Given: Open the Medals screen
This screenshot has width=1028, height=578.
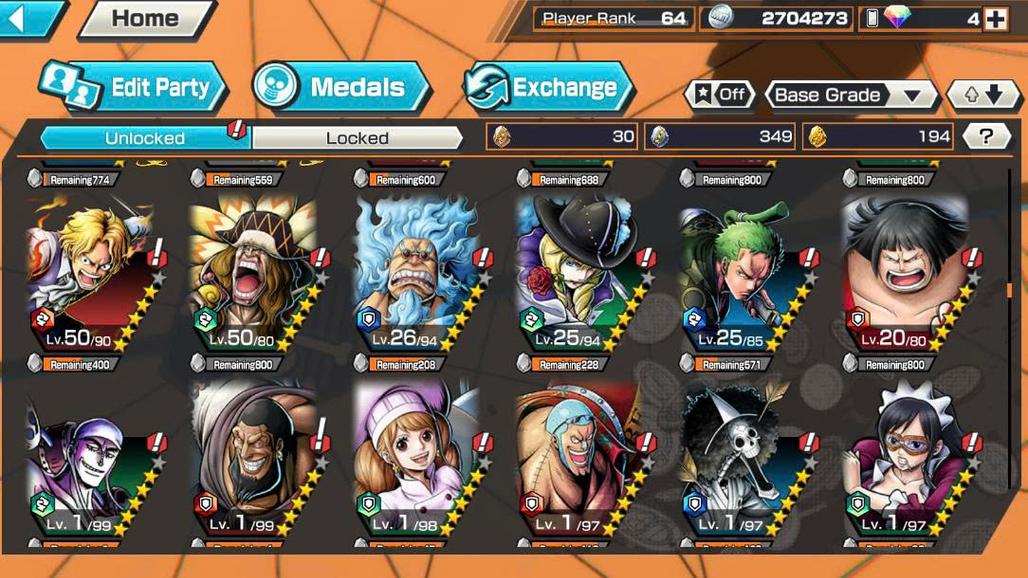Looking at the screenshot, I should (x=342, y=87).
